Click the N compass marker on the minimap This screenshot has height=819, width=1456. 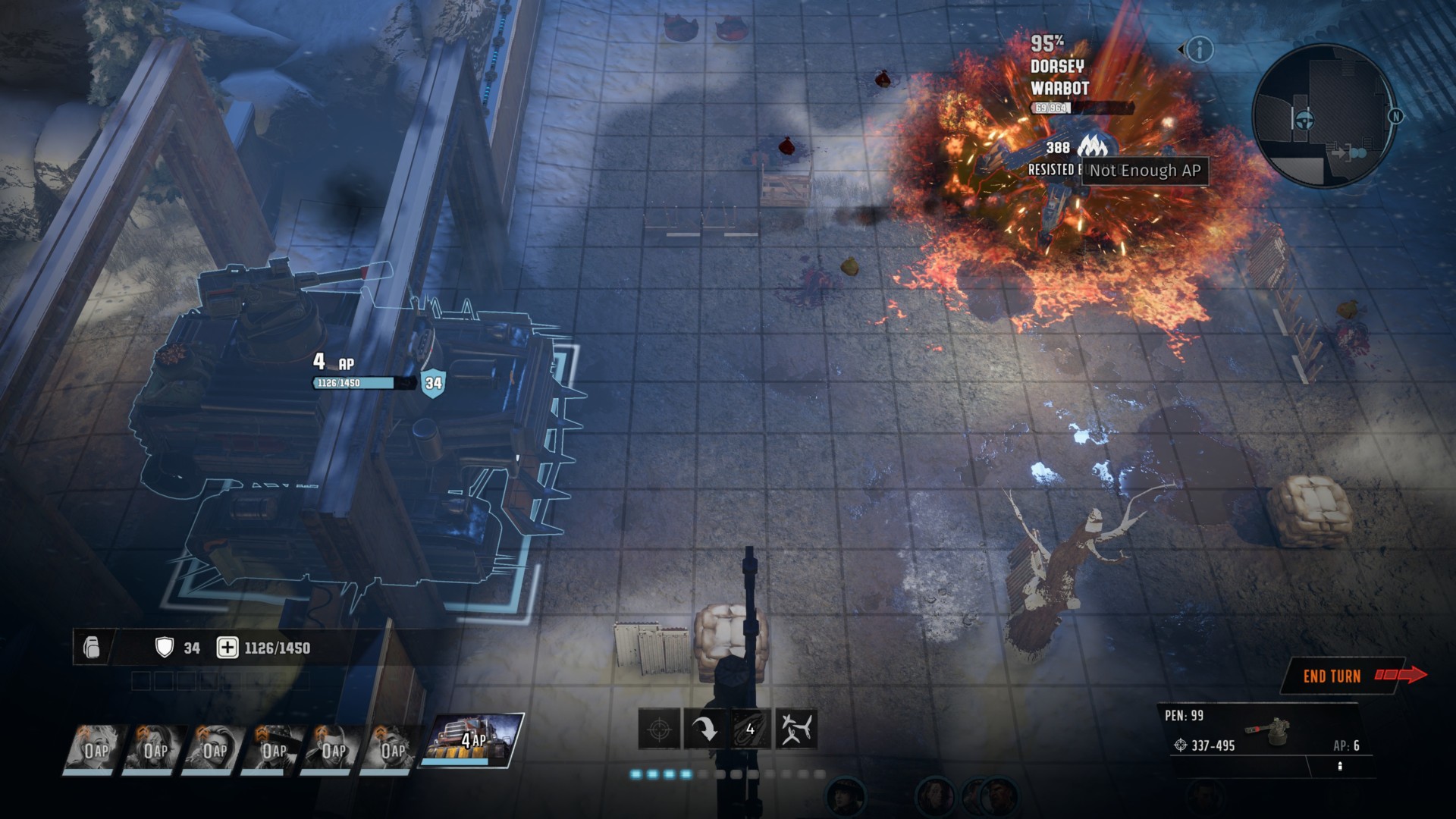tap(1395, 116)
